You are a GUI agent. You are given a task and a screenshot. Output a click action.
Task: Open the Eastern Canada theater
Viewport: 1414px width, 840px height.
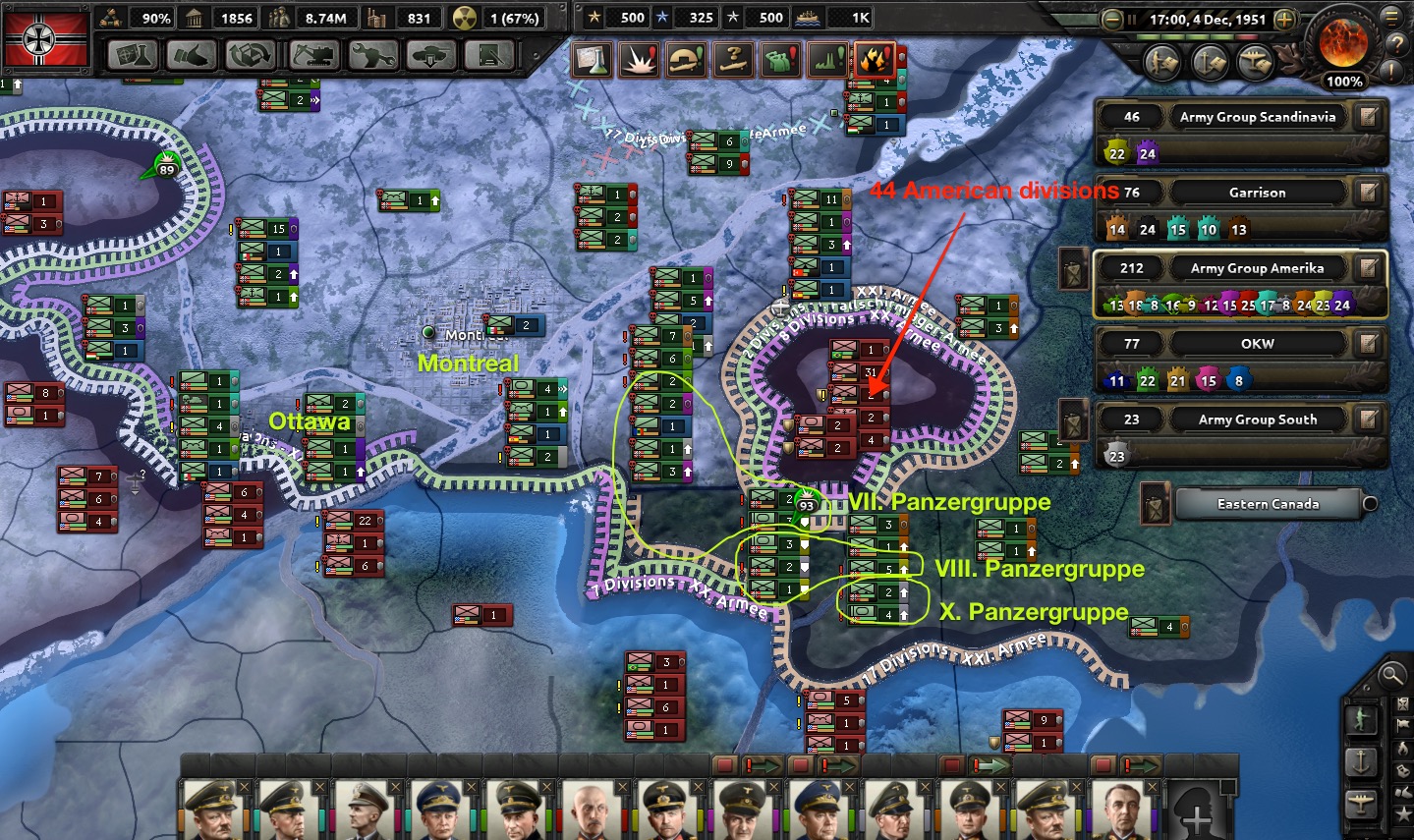point(1268,504)
